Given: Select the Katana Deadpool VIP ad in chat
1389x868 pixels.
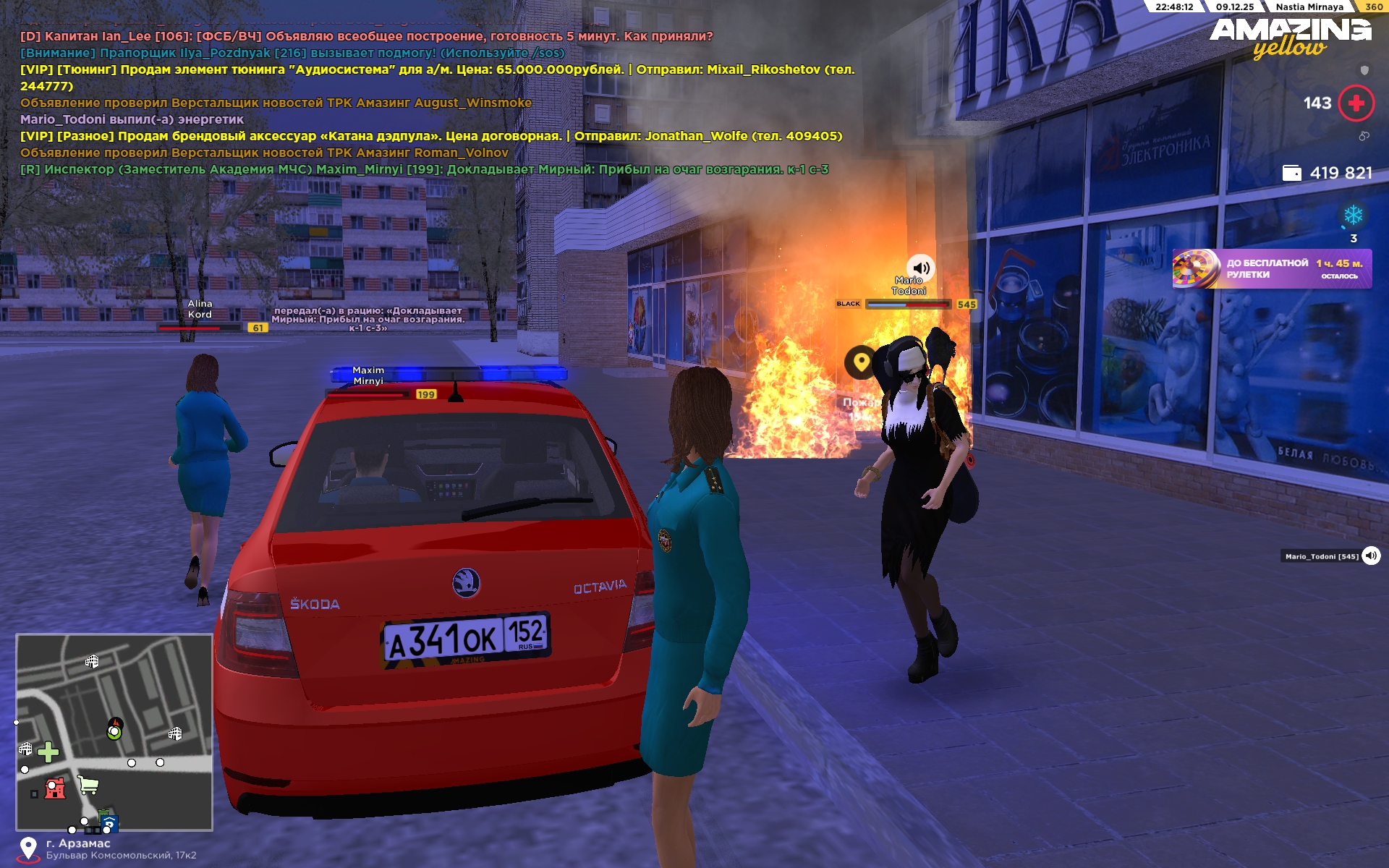Looking at the screenshot, I should point(431,136).
